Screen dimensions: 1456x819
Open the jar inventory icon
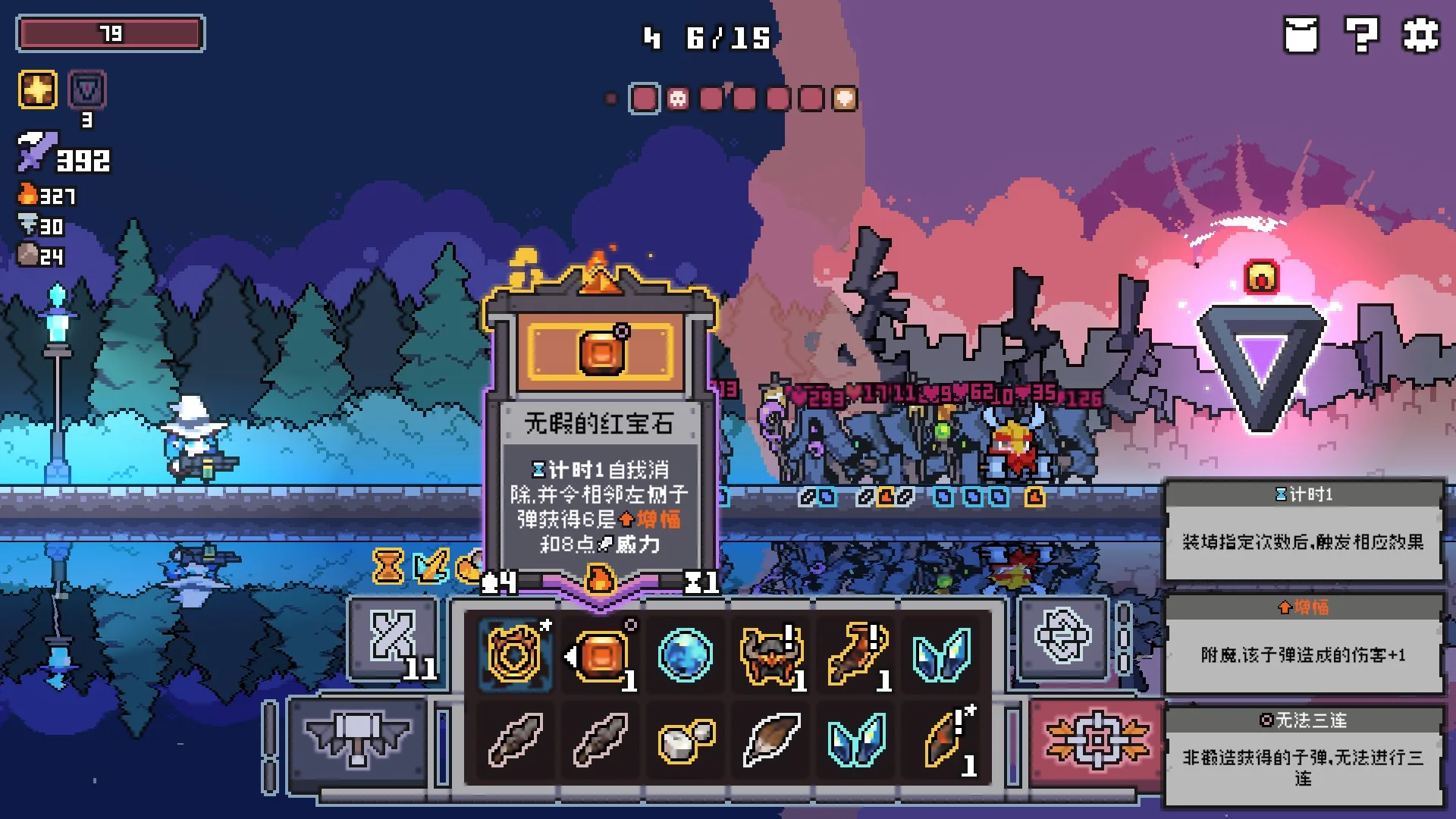coord(1301,35)
